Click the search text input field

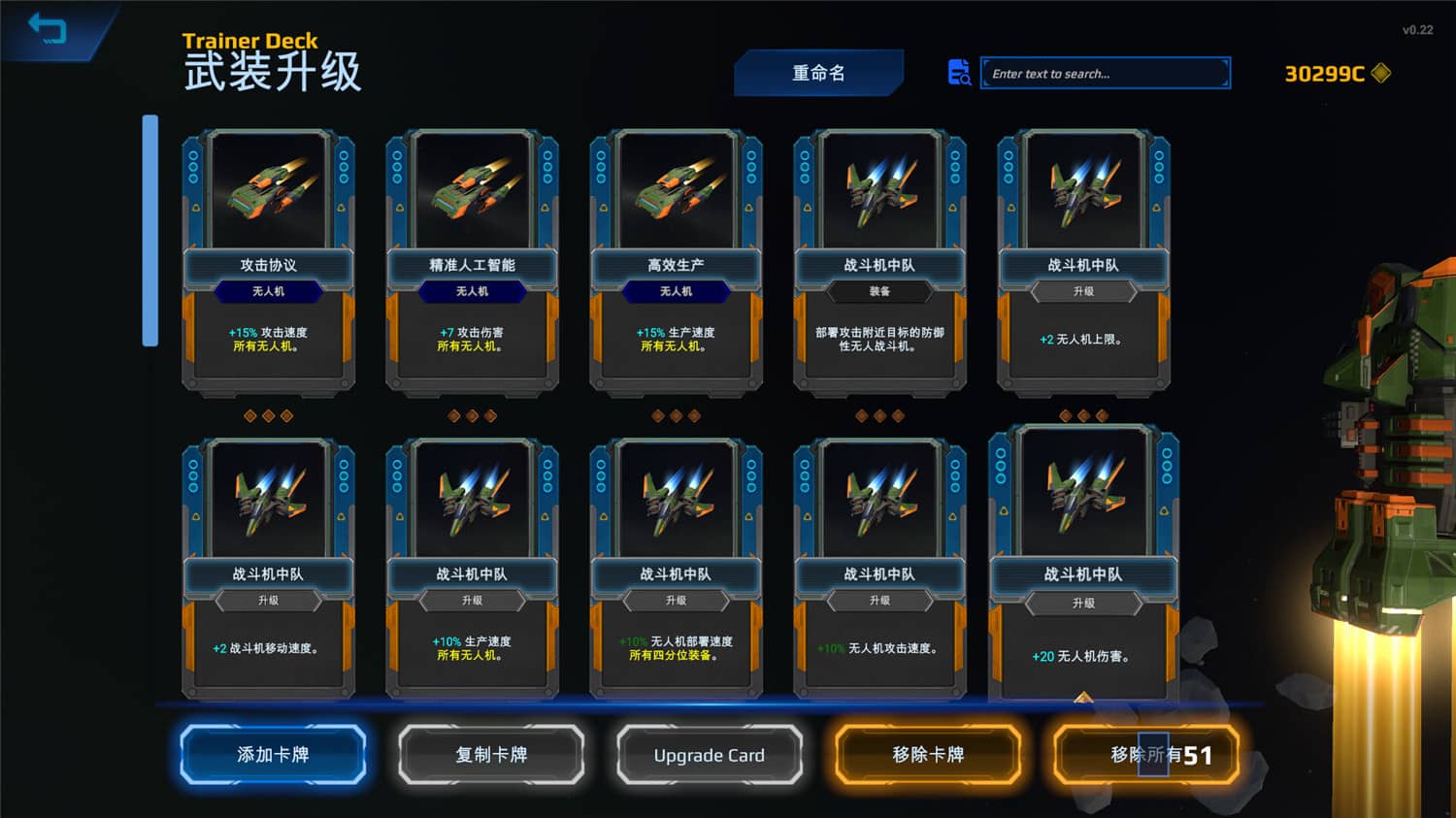[1106, 73]
